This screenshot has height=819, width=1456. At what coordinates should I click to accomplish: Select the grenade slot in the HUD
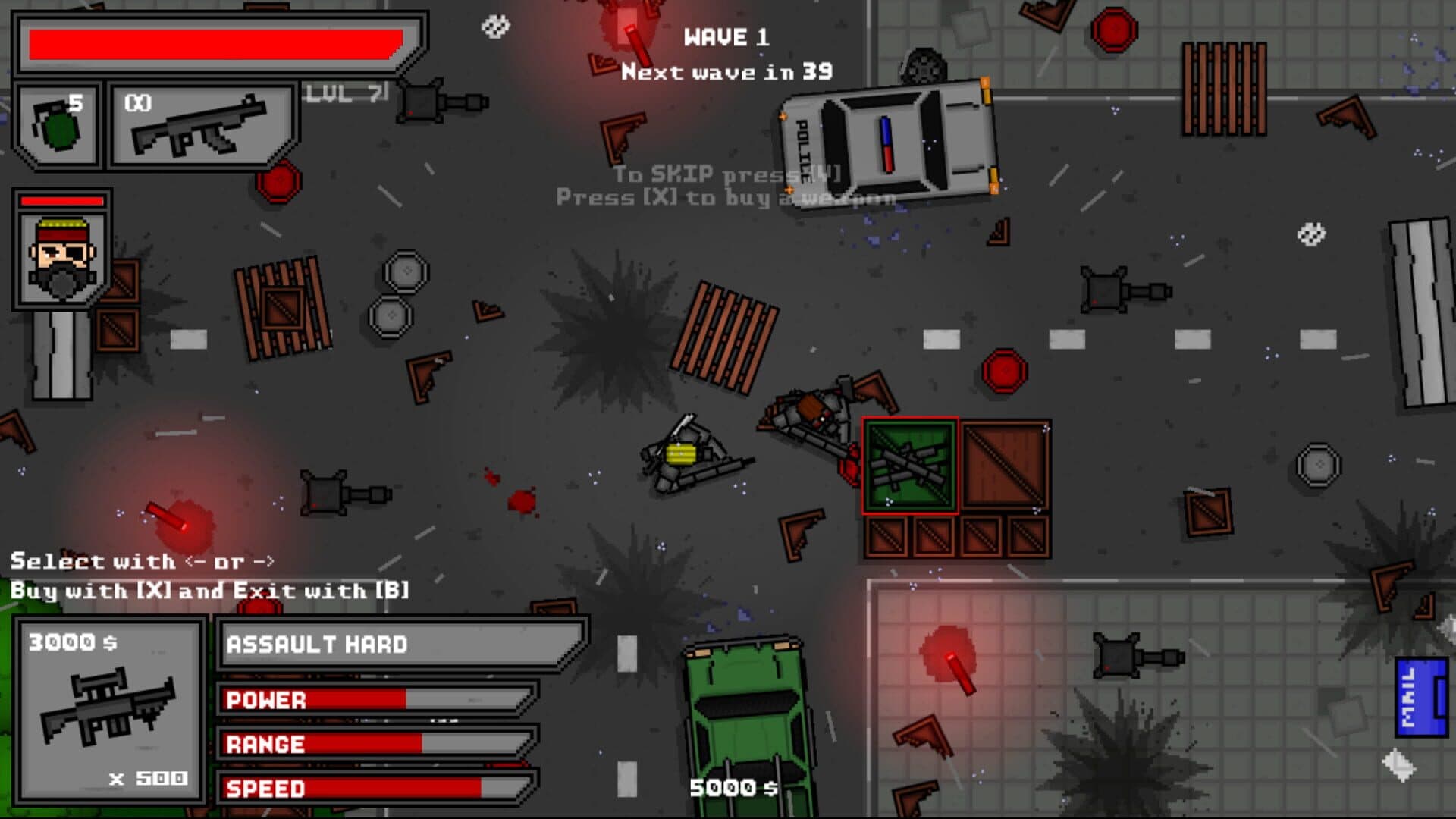(x=58, y=125)
